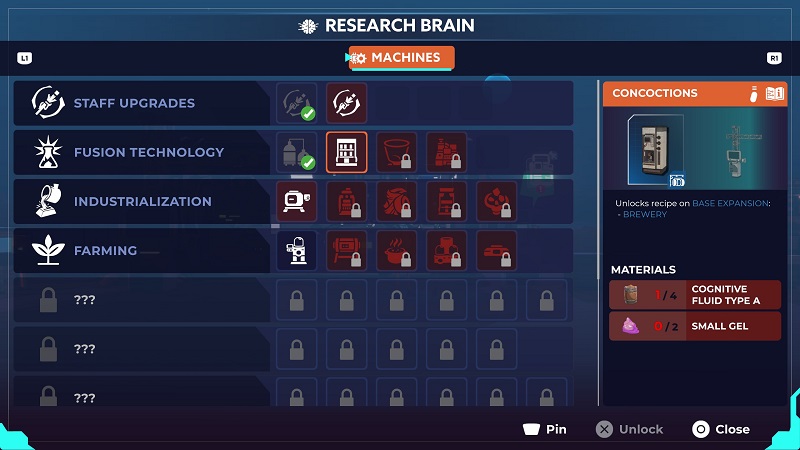Pin the Concoctions research
This screenshot has width=800, height=450.
point(545,429)
